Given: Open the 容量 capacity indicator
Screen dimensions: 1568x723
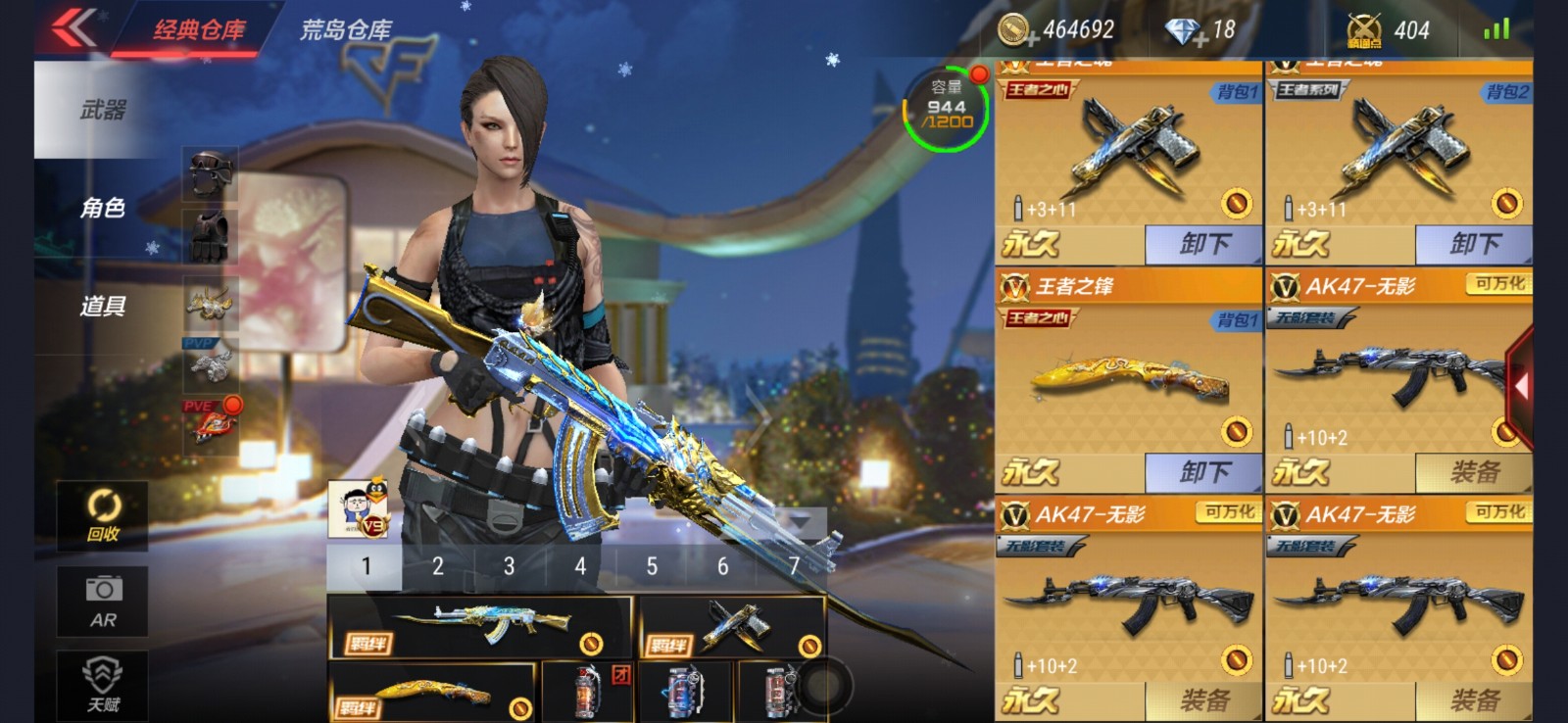Looking at the screenshot, I should tap(946, 108).
